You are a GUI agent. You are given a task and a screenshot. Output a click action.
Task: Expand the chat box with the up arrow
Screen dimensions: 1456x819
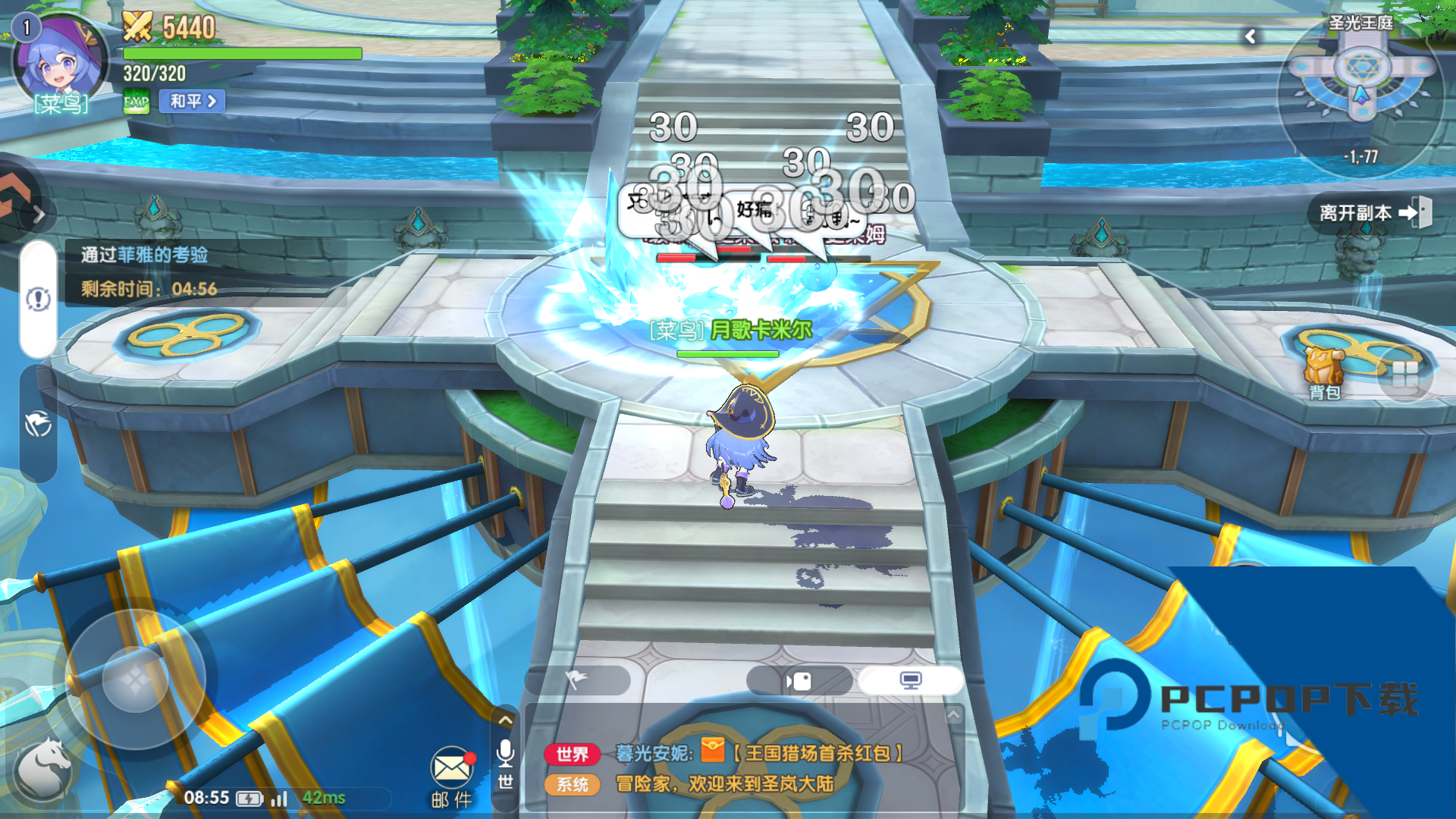pyautogui.click(x=505, y=720)
